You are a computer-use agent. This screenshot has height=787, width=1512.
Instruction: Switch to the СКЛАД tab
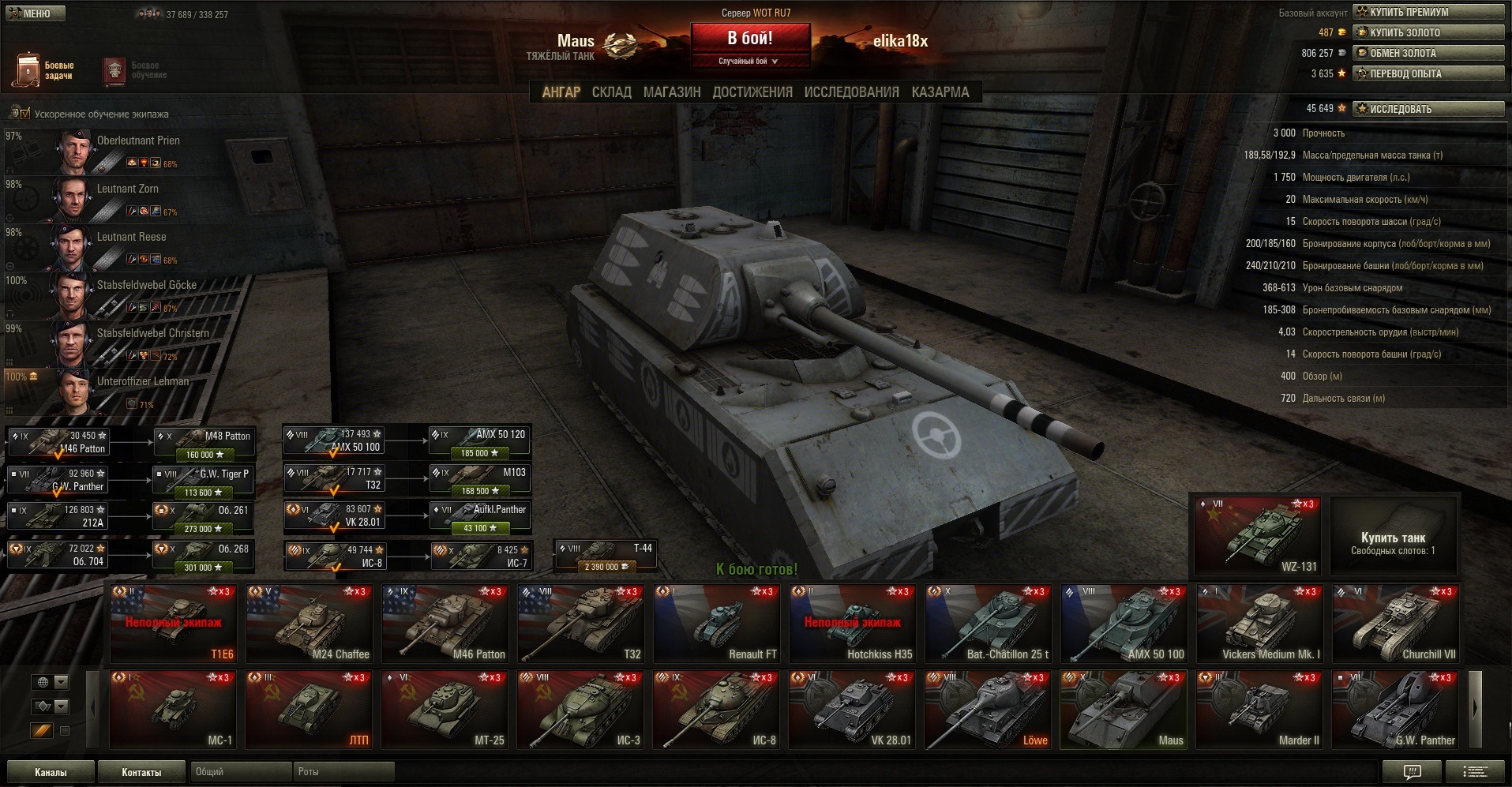[x=611, y=92]
